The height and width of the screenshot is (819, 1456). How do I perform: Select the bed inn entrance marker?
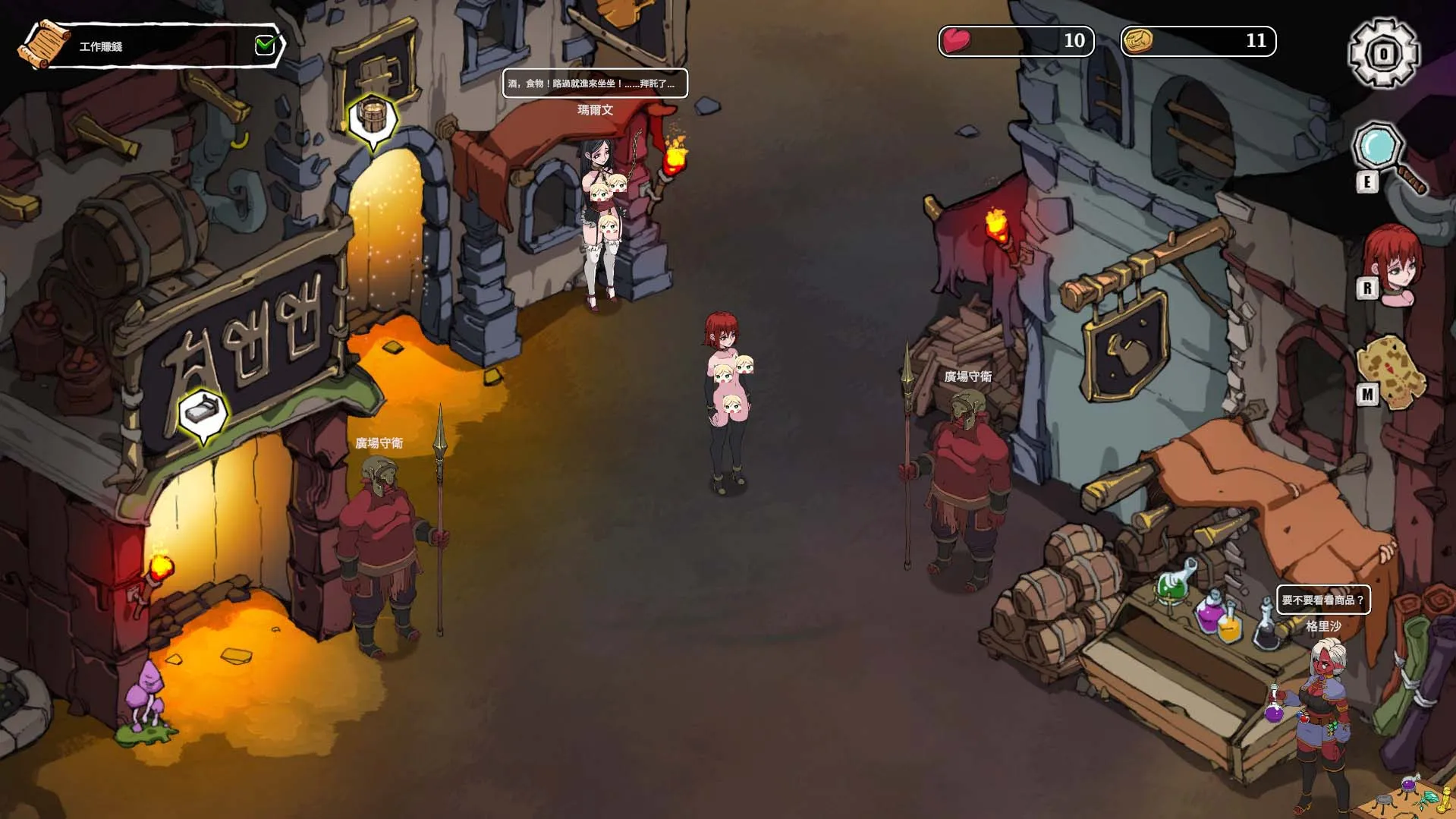pyautogui.click(x=203, y=413)
